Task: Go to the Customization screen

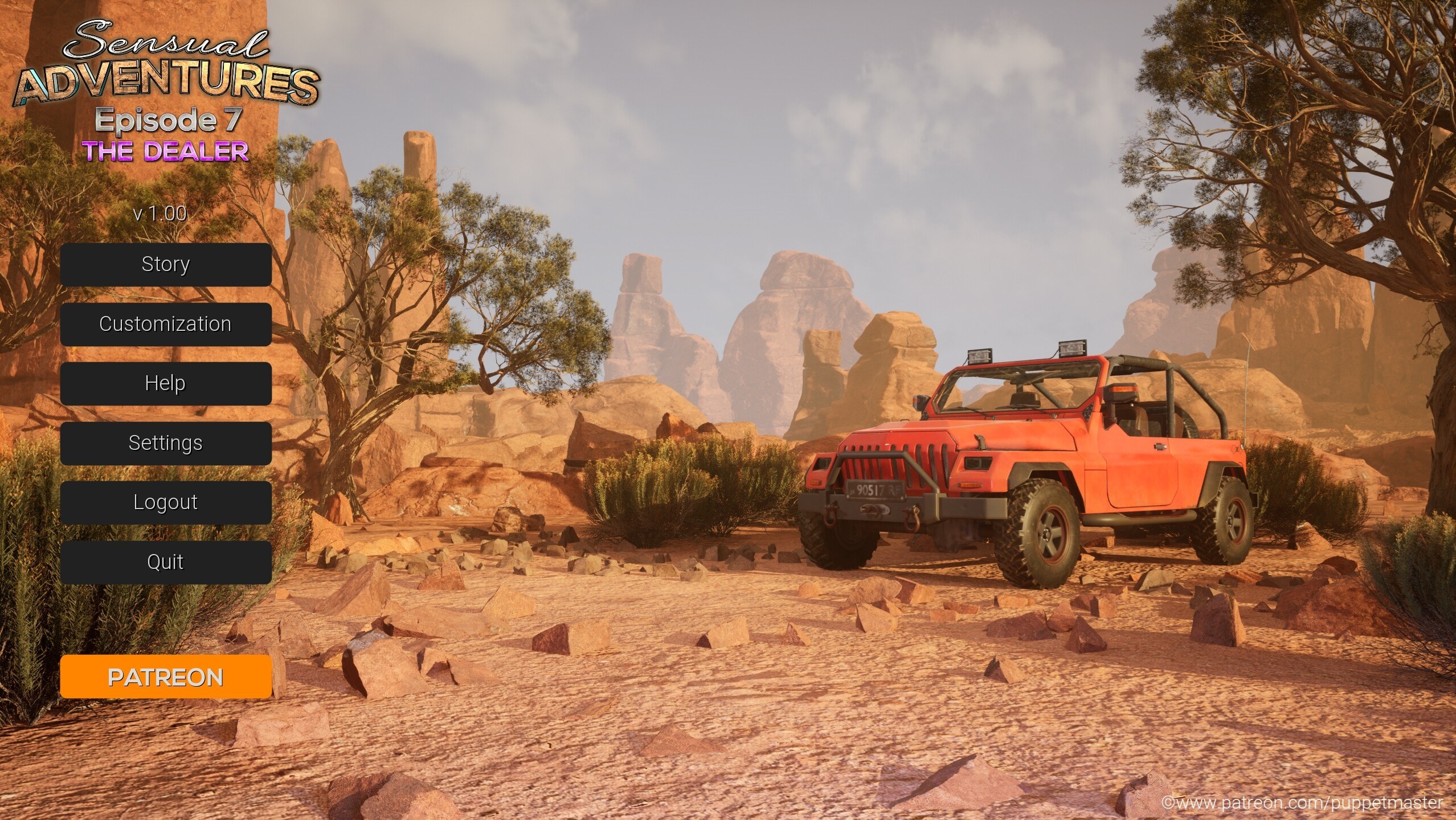Action: (166, 324)
